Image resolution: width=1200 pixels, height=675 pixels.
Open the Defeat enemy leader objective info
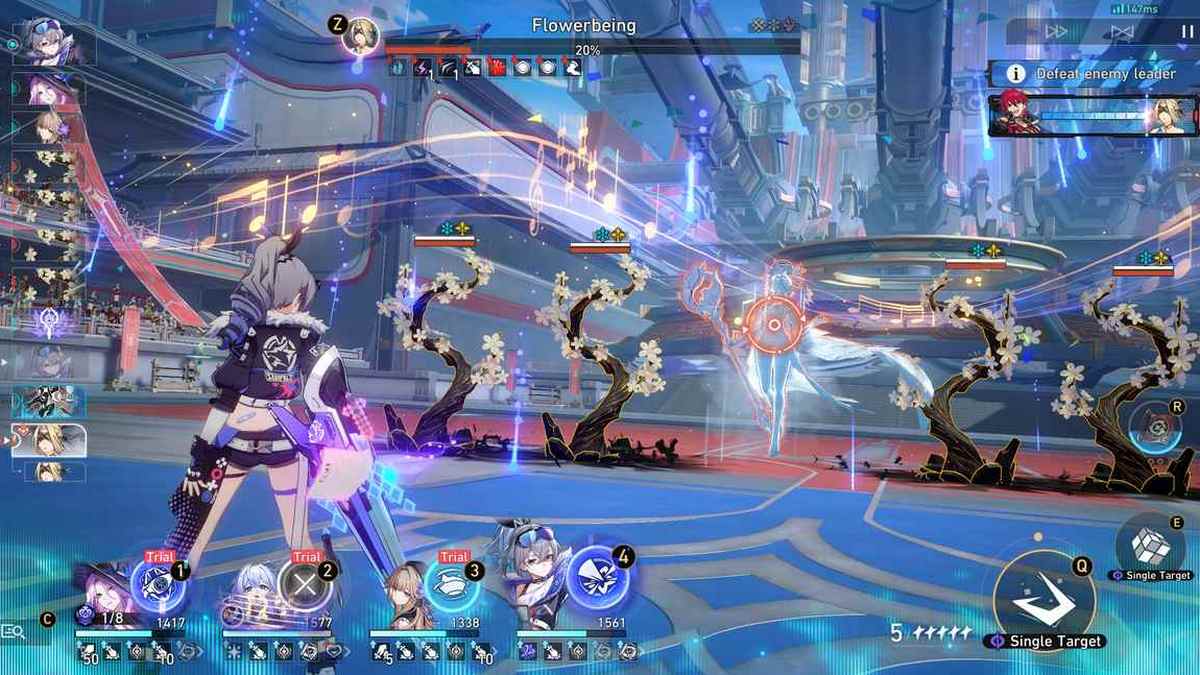pos(1016,73)
